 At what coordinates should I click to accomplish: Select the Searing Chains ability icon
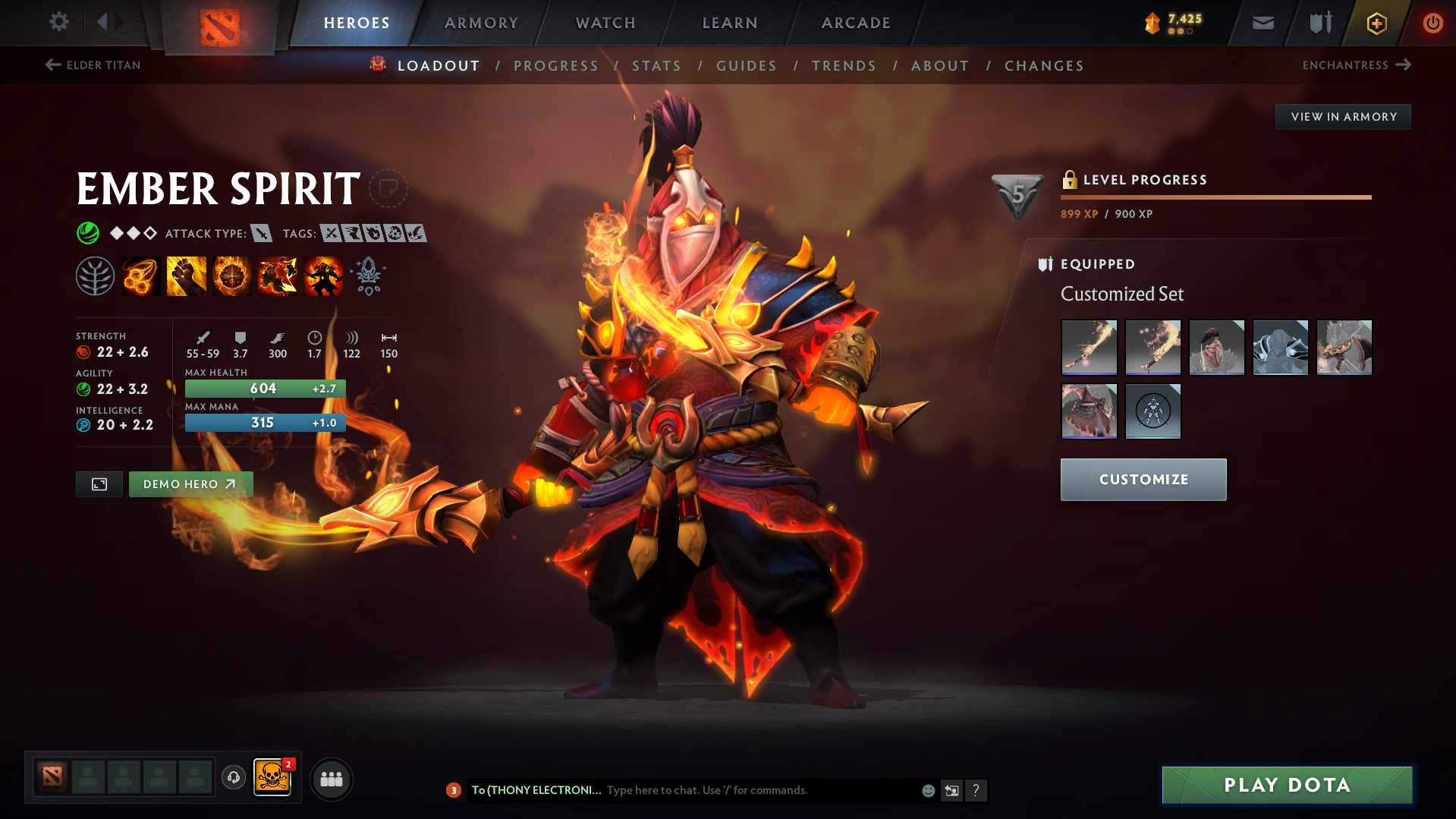[x=140, y=276]
